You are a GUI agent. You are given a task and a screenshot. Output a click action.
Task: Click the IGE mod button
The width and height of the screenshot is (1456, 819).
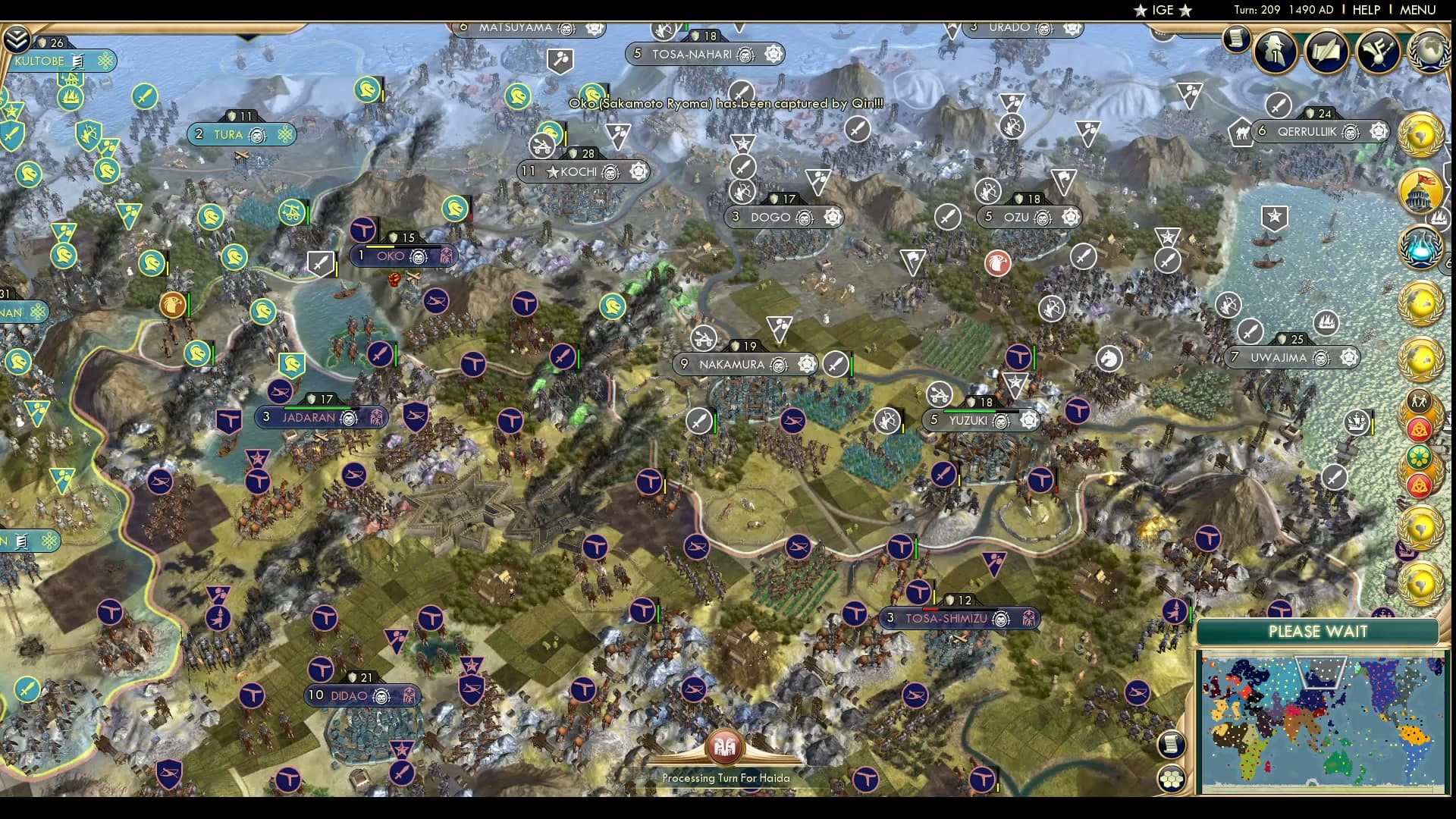click(x=1161, y=11)
